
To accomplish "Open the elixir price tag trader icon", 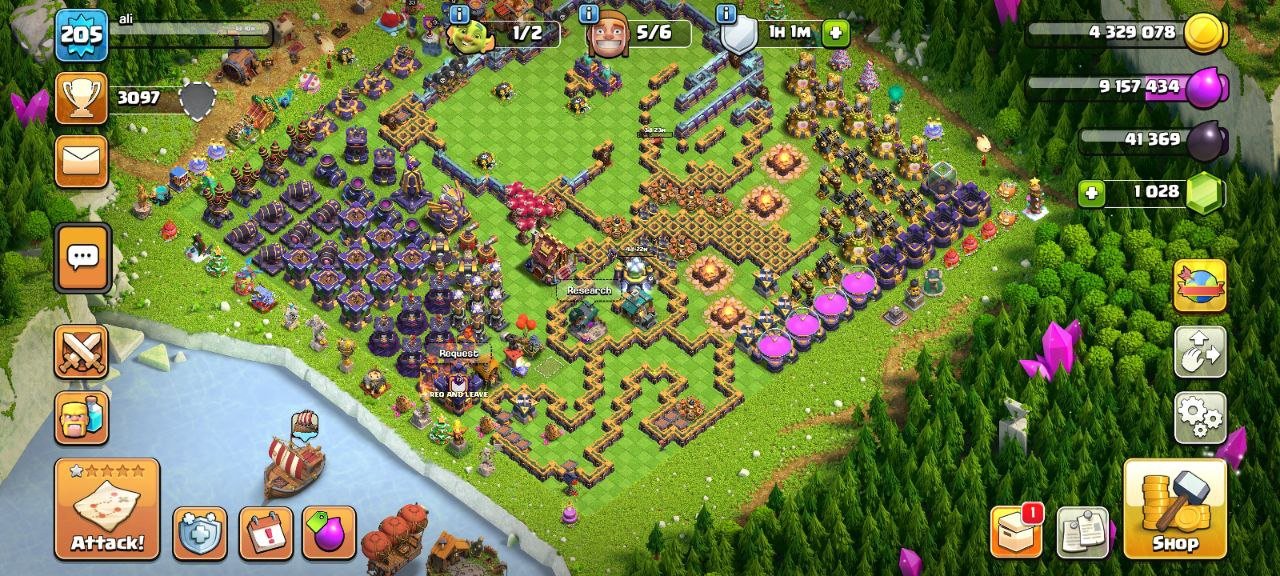I will coord(329,533).
